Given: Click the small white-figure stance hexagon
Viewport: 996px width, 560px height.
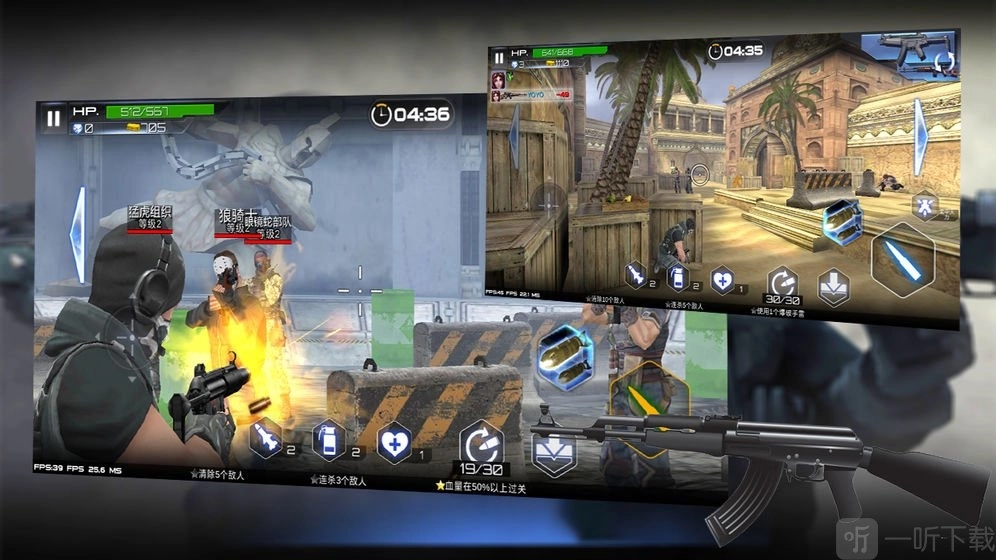Looking at the screenshot, I should tap(924, 206).
